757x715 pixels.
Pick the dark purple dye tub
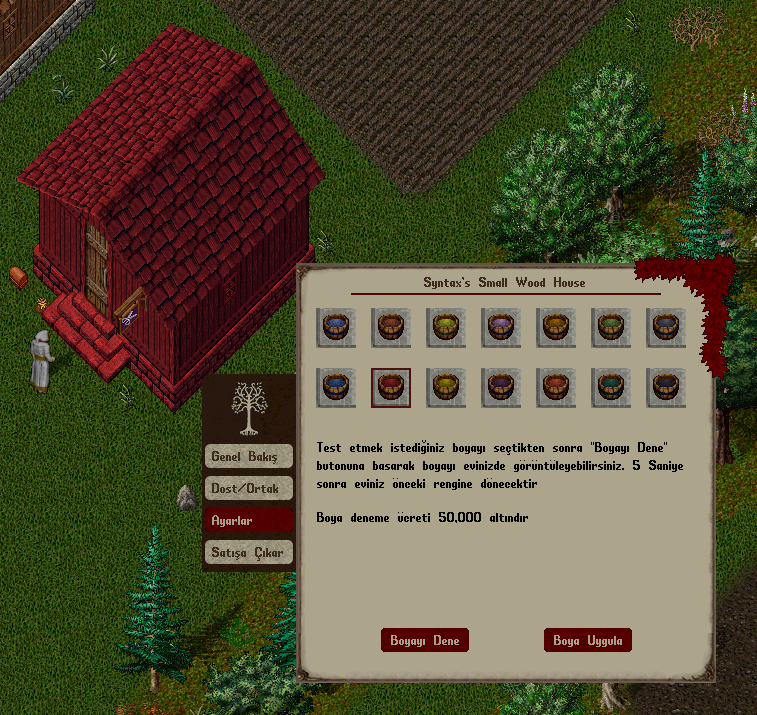501,387
